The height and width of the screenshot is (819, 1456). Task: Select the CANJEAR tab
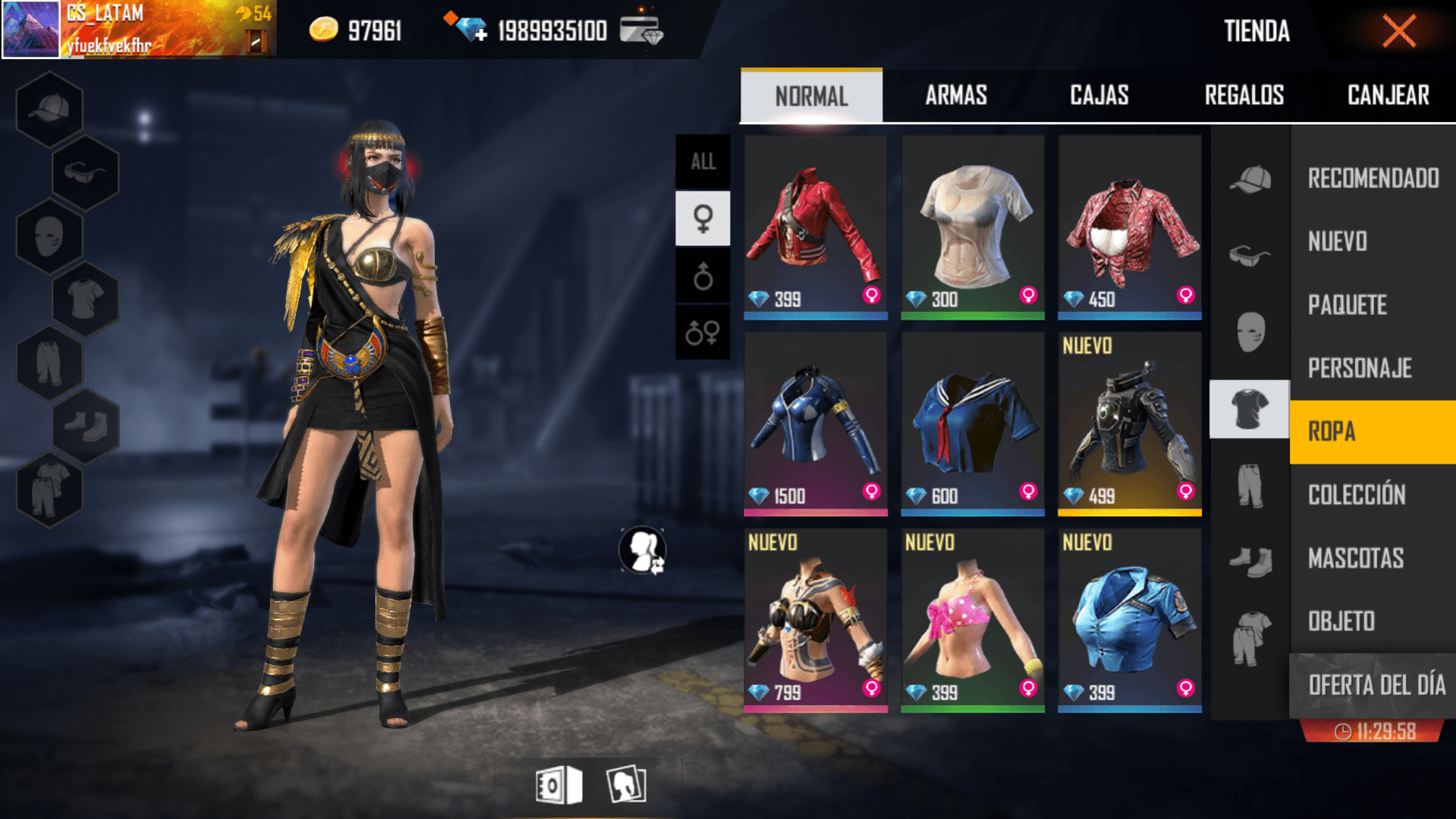tap(1388, 96)
